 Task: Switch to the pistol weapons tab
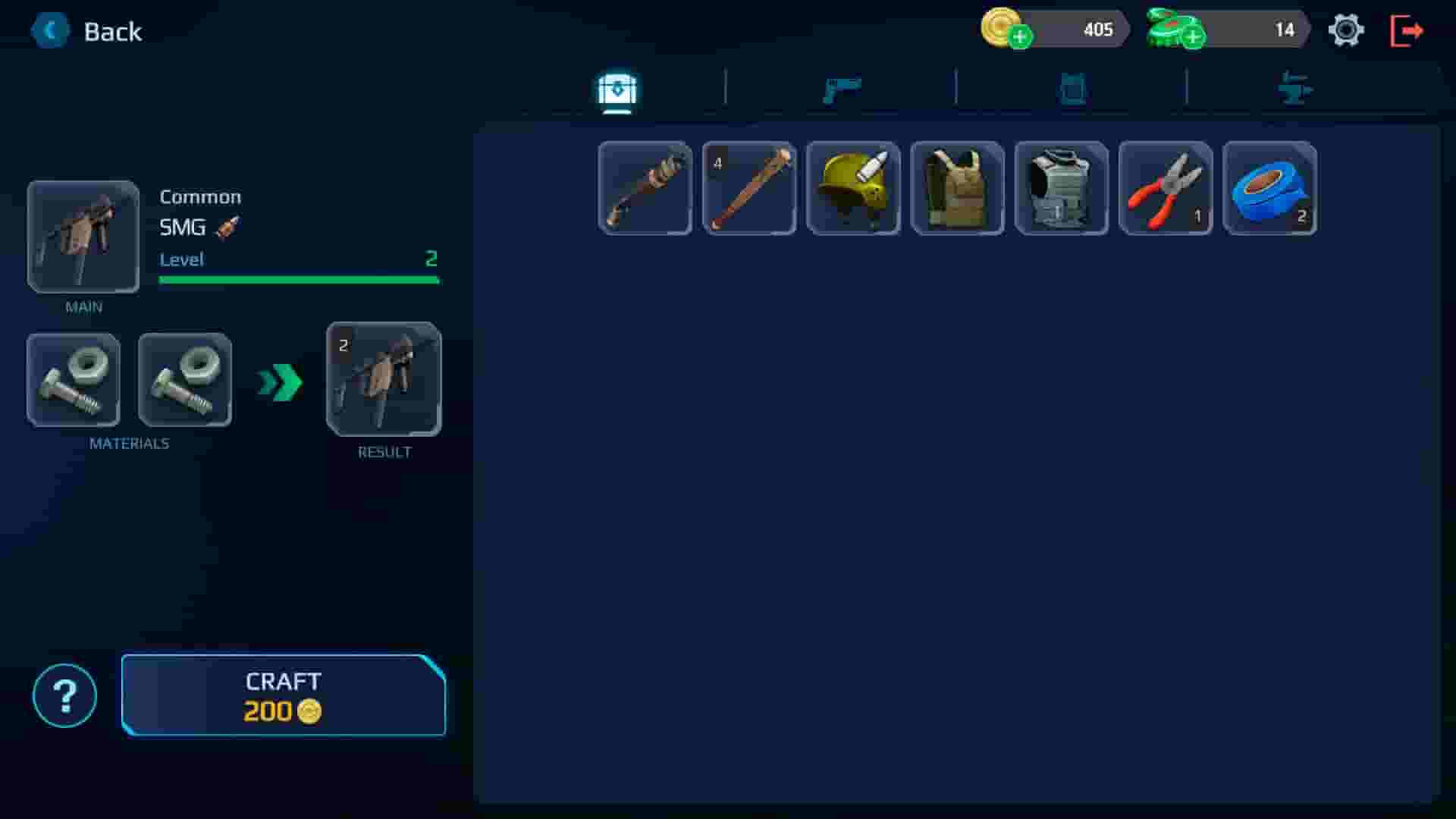(842, 88)
